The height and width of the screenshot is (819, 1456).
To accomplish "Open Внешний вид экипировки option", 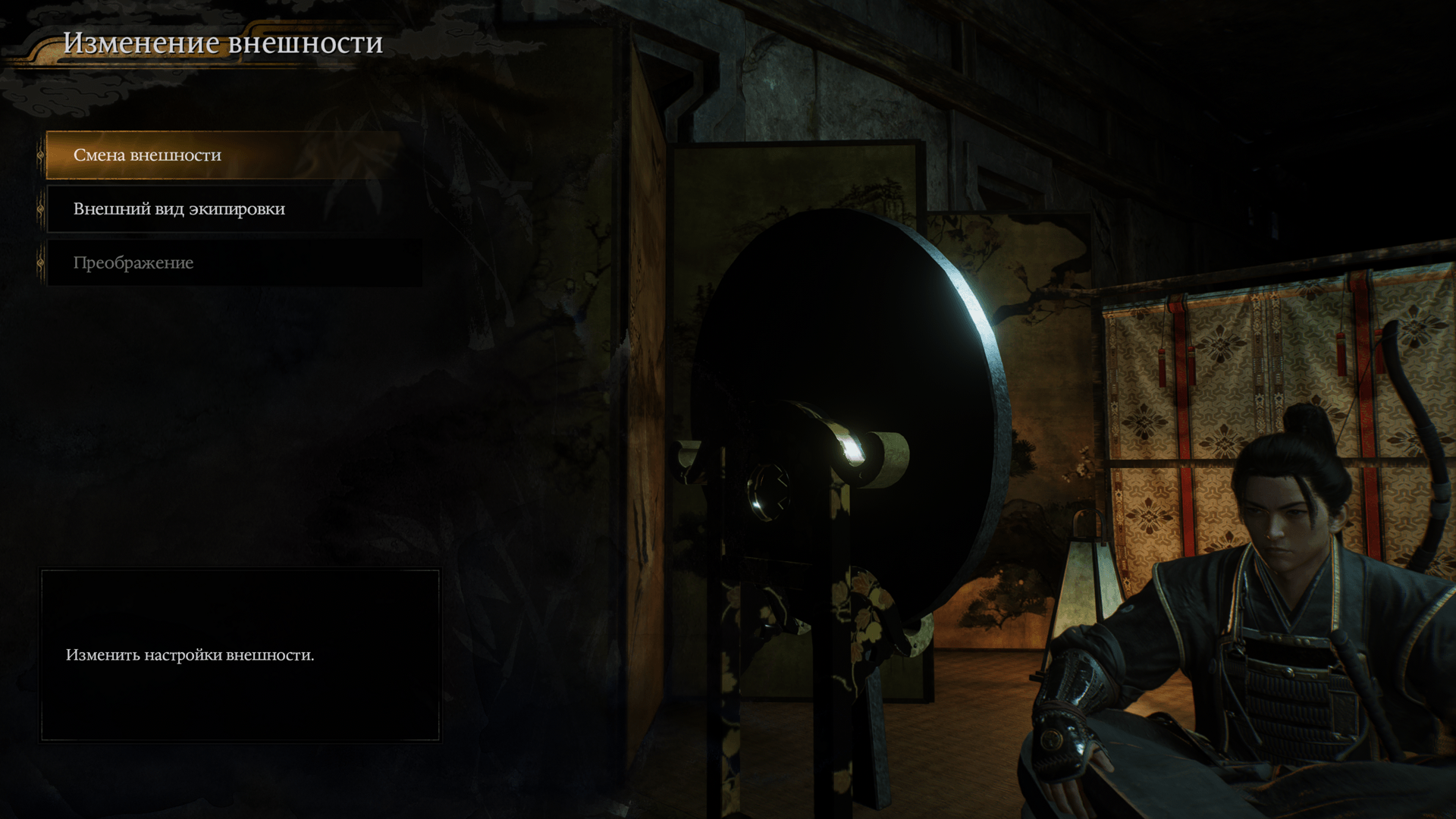I will pos(179,209).
